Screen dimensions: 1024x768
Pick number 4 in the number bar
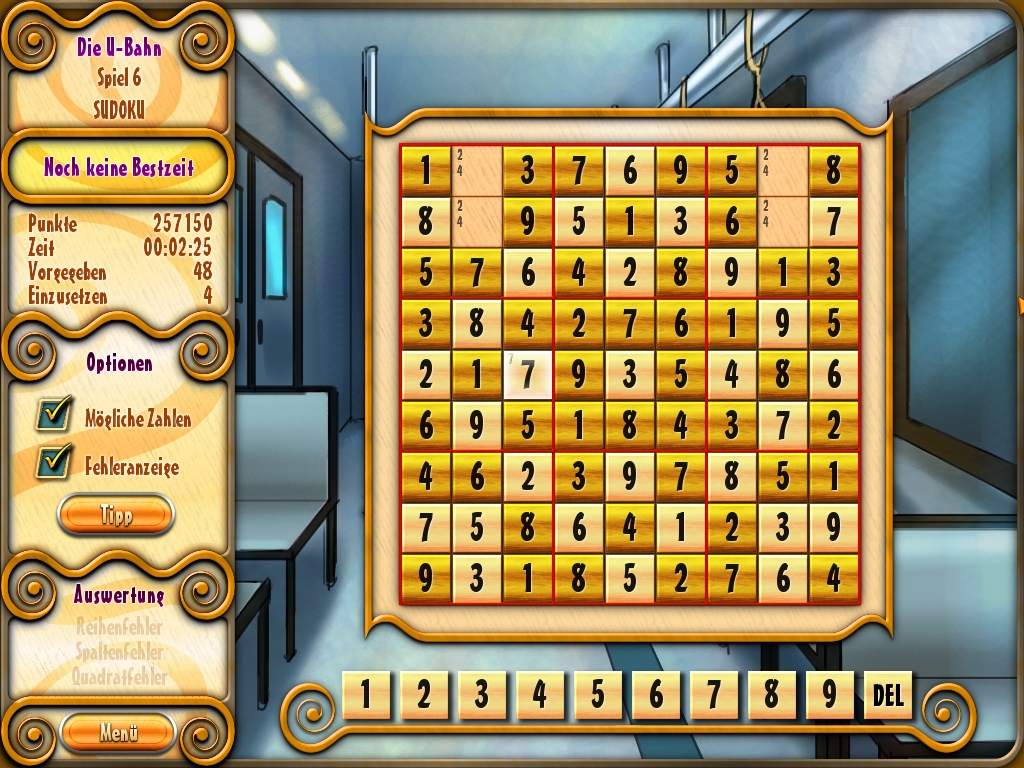[540, 695]
